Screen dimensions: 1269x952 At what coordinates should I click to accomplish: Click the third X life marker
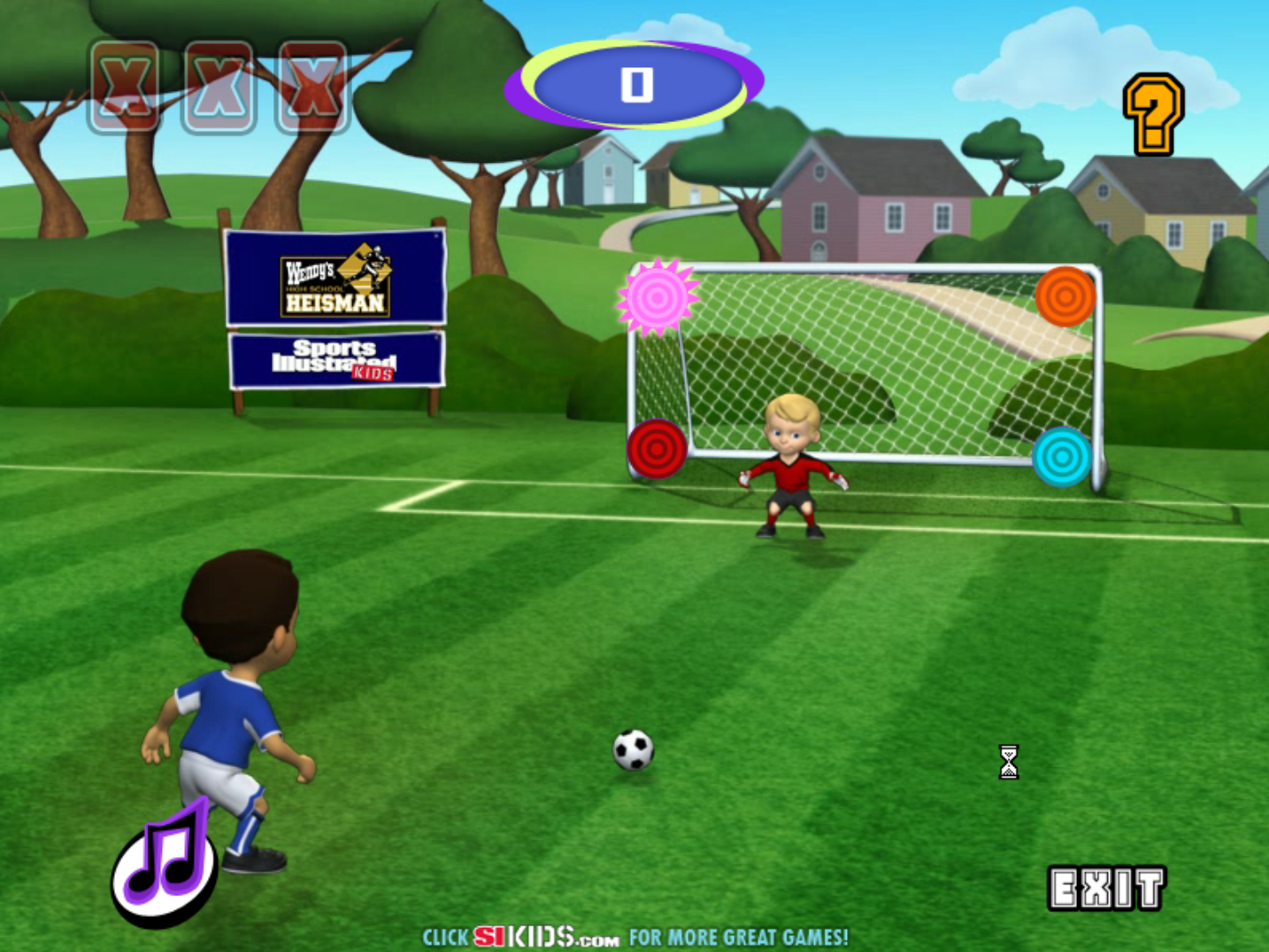[311, 85]
